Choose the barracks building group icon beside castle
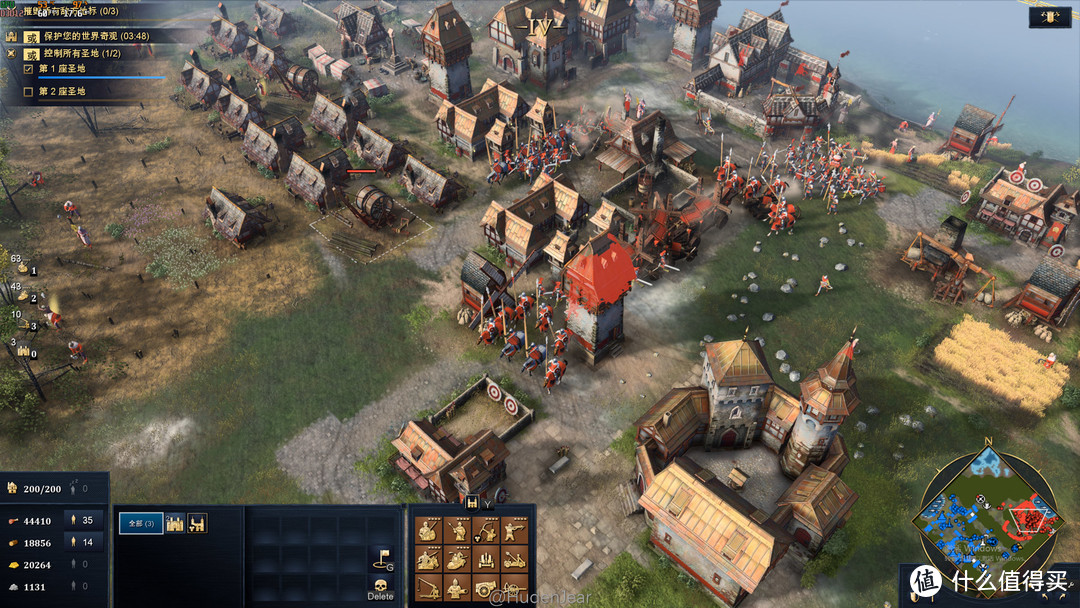Viewport: 1080px width, 608px height. coord(197,523)
